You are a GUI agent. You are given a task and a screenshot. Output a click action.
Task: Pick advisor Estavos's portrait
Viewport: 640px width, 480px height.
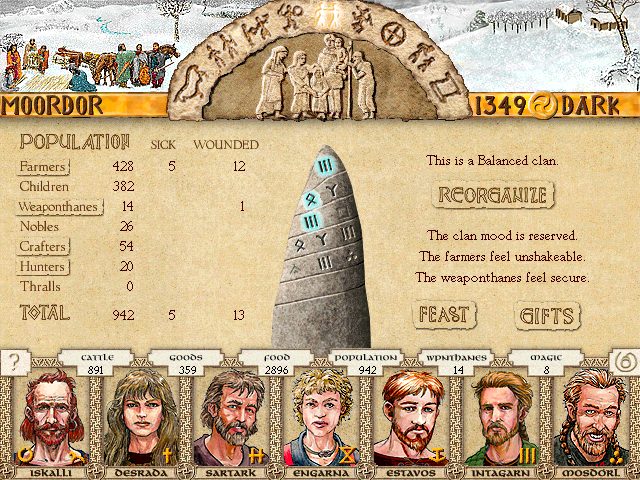pyautogui.click(x=410, y=420)
